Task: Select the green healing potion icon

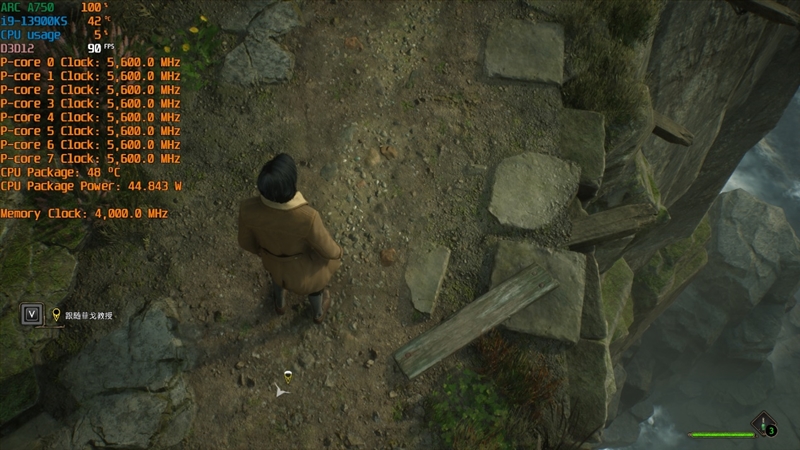Action: [764, 423]
